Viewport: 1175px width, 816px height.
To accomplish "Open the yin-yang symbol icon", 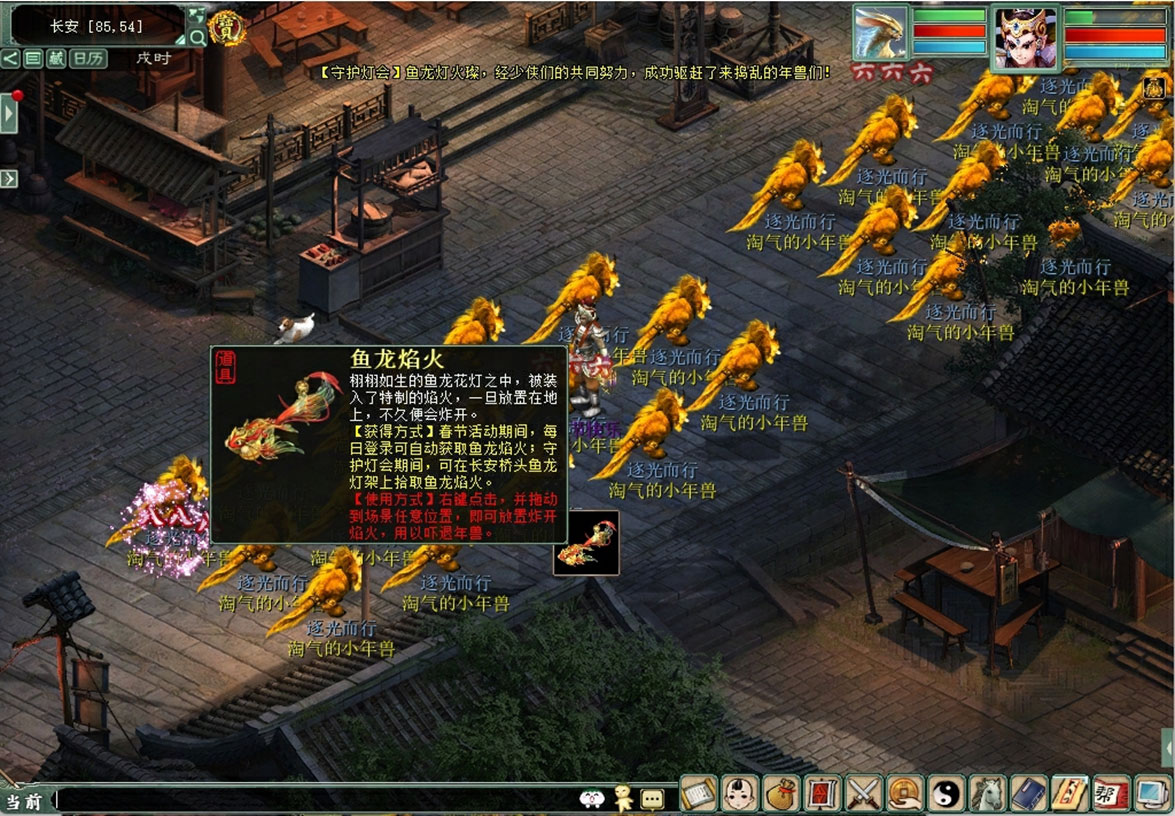I will [x=944, y=793].
